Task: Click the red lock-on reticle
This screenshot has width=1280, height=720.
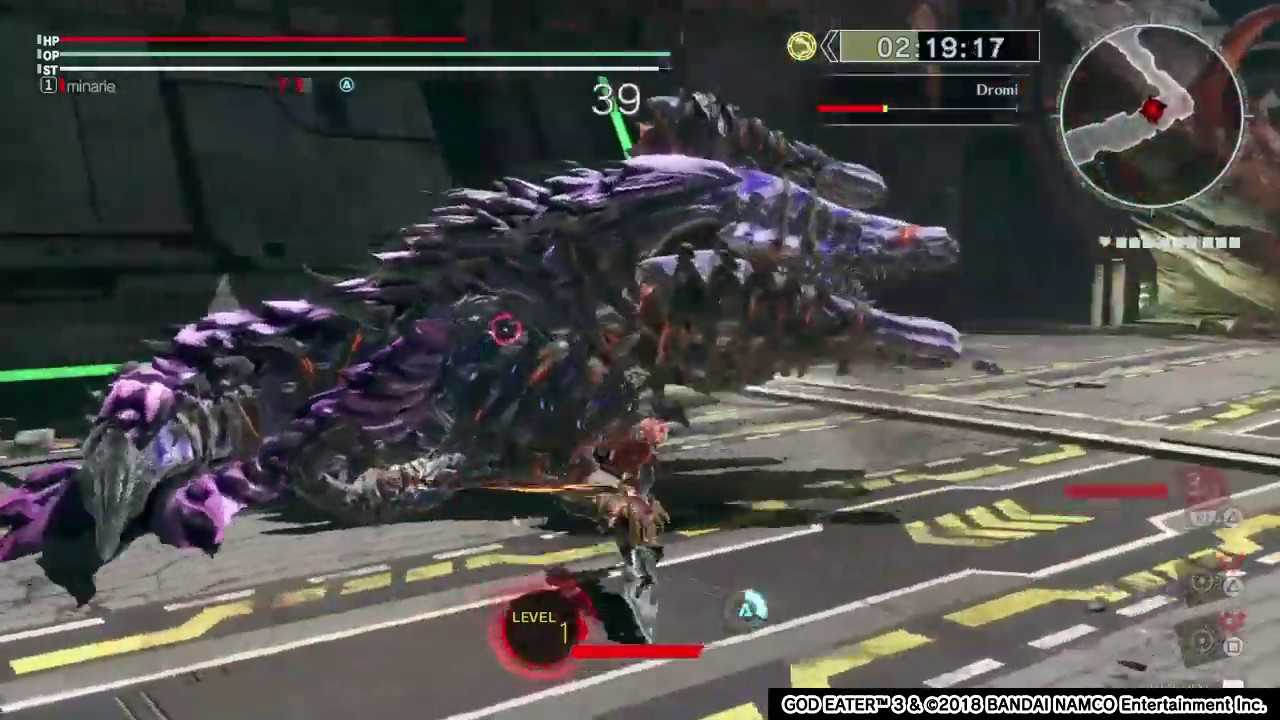Action: [x=506, y=330]
